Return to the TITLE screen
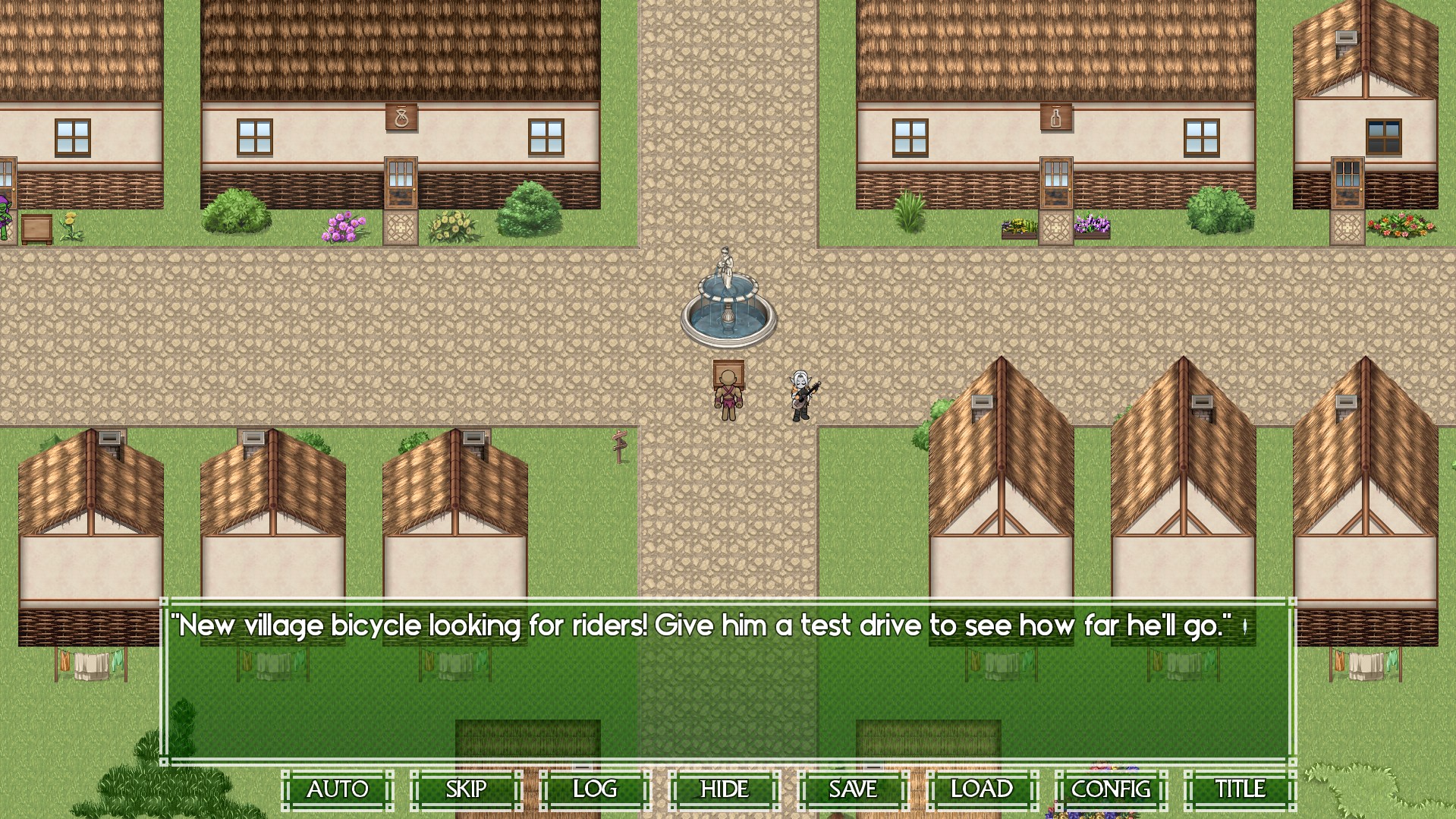1456x819 pixels. [1241, 790]
